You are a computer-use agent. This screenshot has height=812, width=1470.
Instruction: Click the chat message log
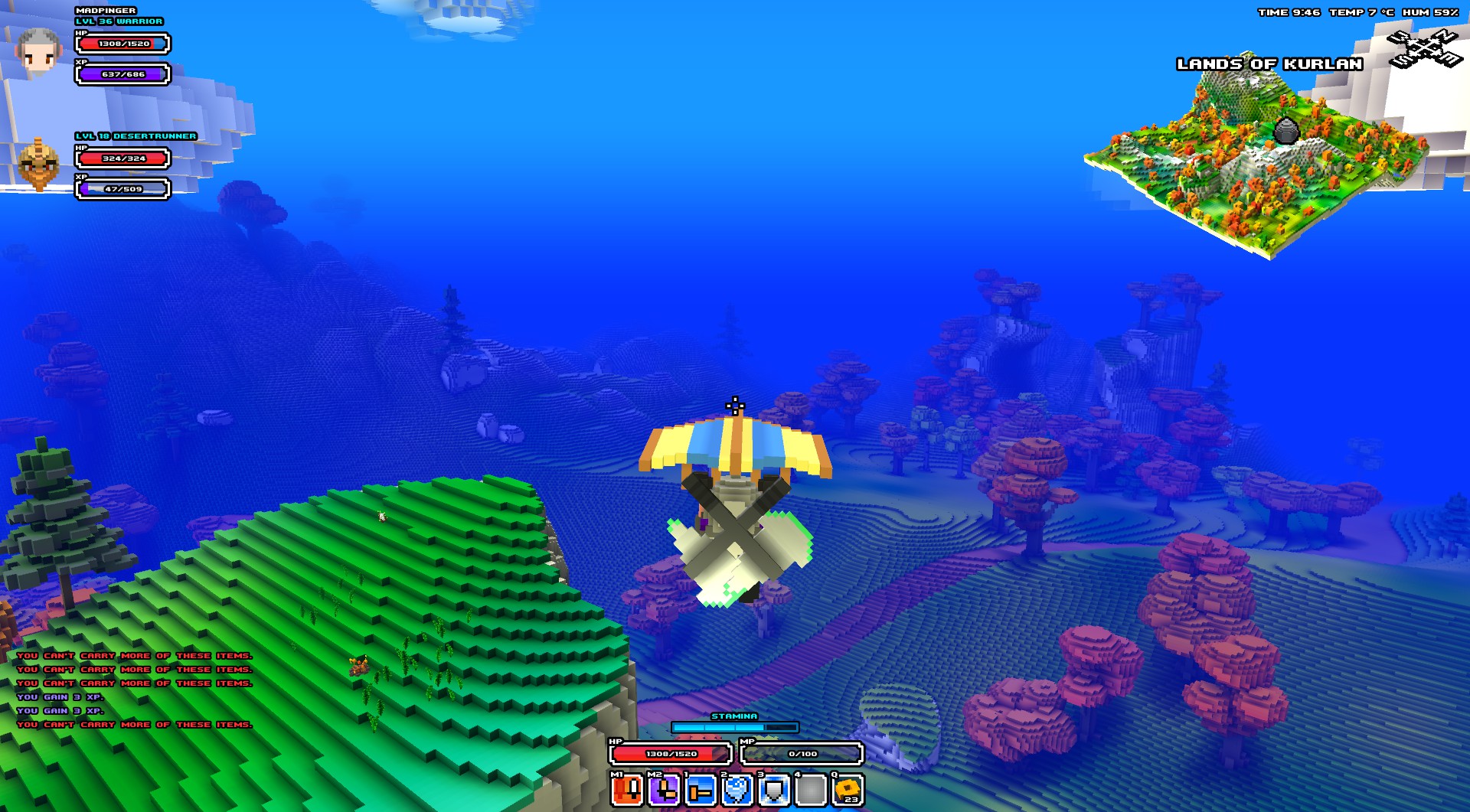(x=134, y=690)
